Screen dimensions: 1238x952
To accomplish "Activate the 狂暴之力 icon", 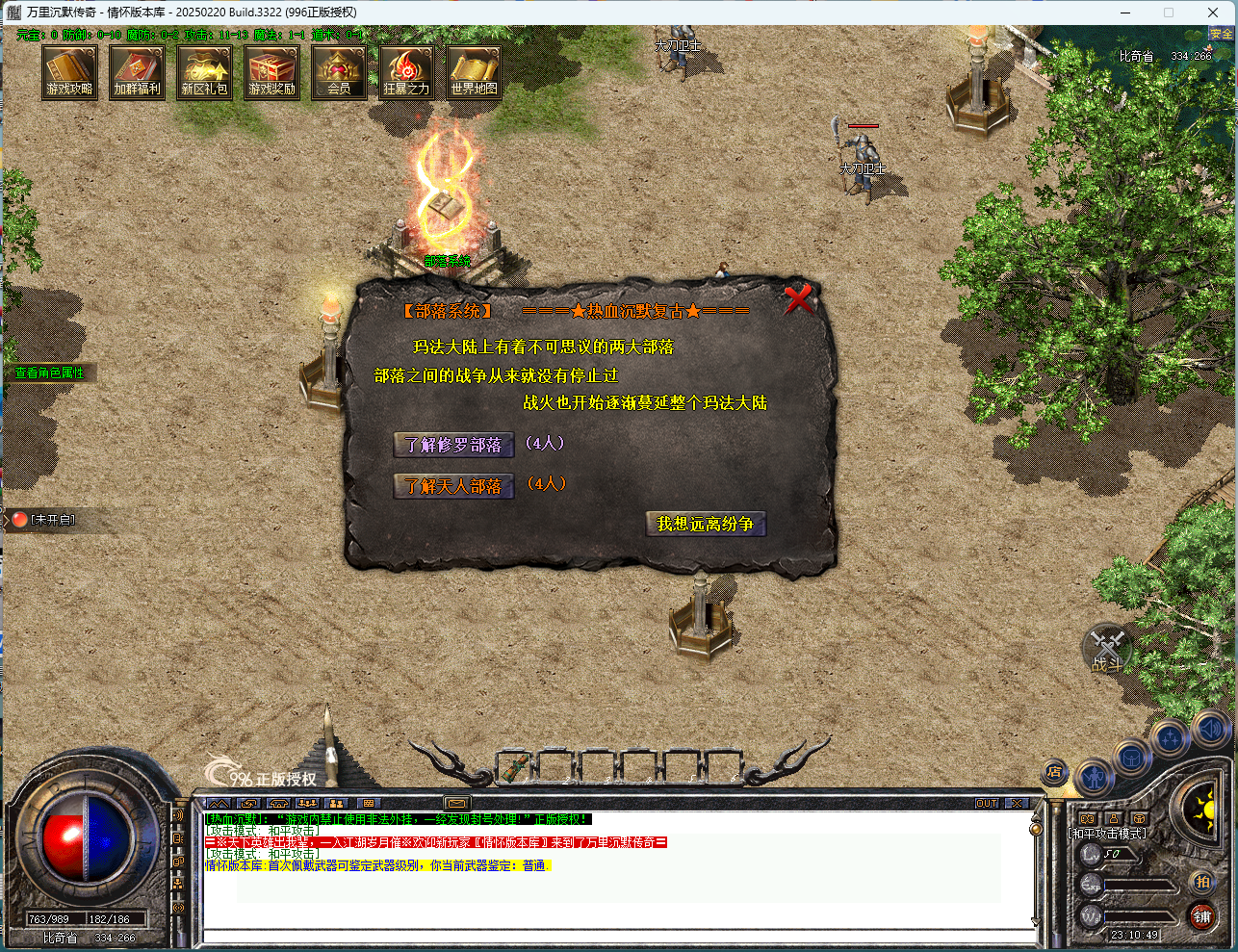I will pos(406,72).
